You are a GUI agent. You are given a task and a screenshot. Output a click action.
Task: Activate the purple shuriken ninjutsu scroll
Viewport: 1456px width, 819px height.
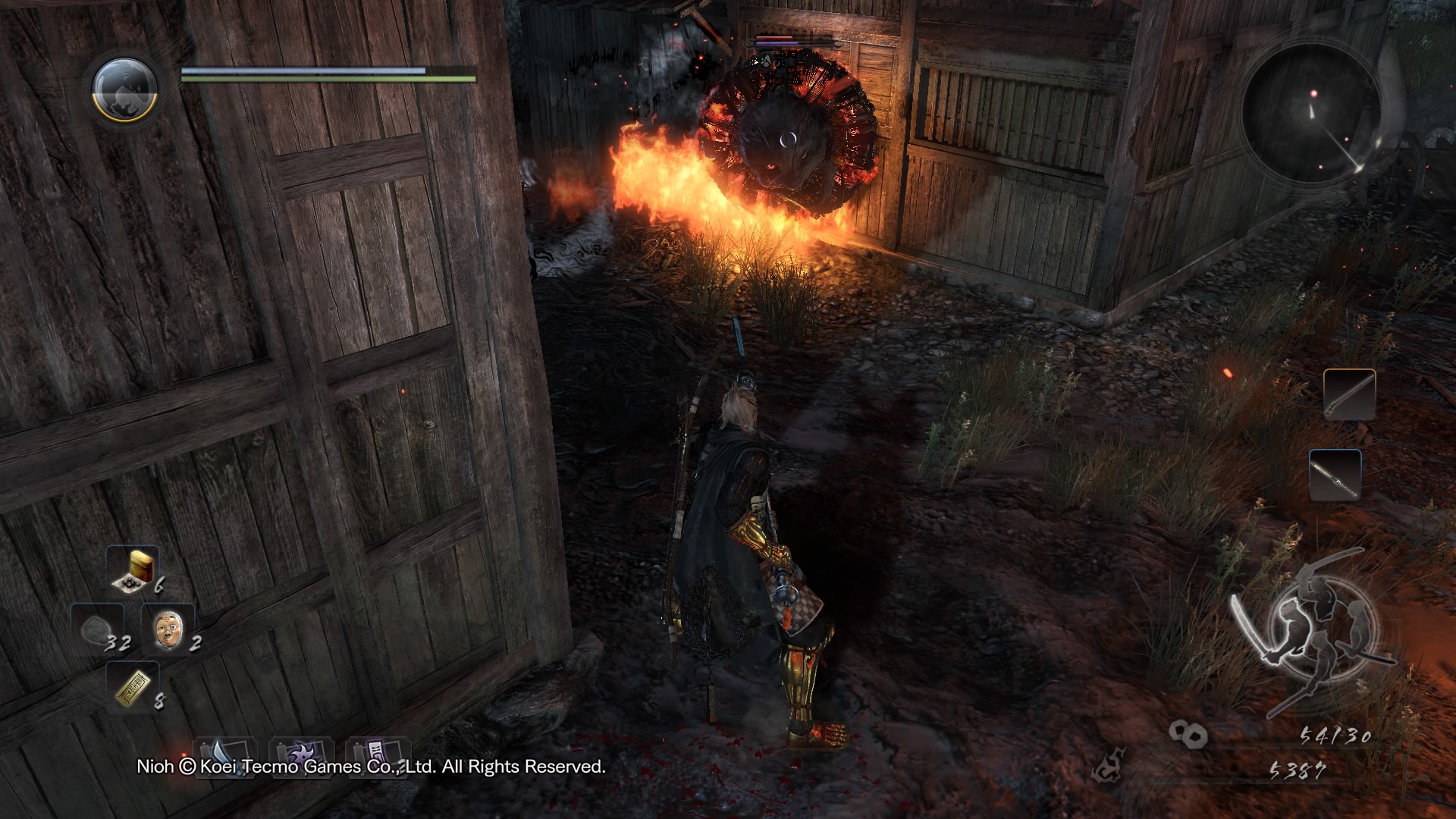301,753
